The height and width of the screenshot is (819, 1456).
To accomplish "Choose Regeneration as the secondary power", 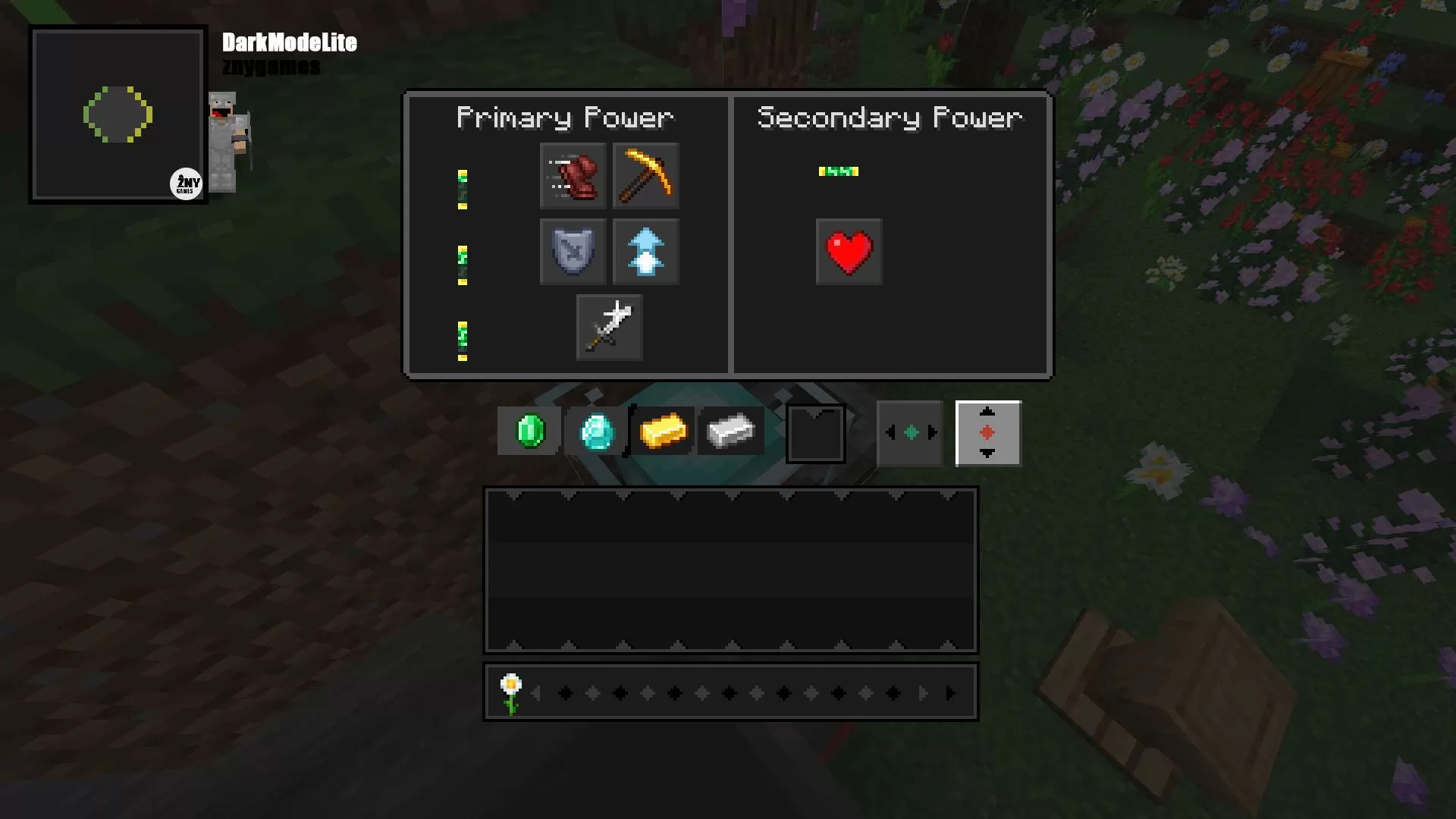I will coord(848,251).
